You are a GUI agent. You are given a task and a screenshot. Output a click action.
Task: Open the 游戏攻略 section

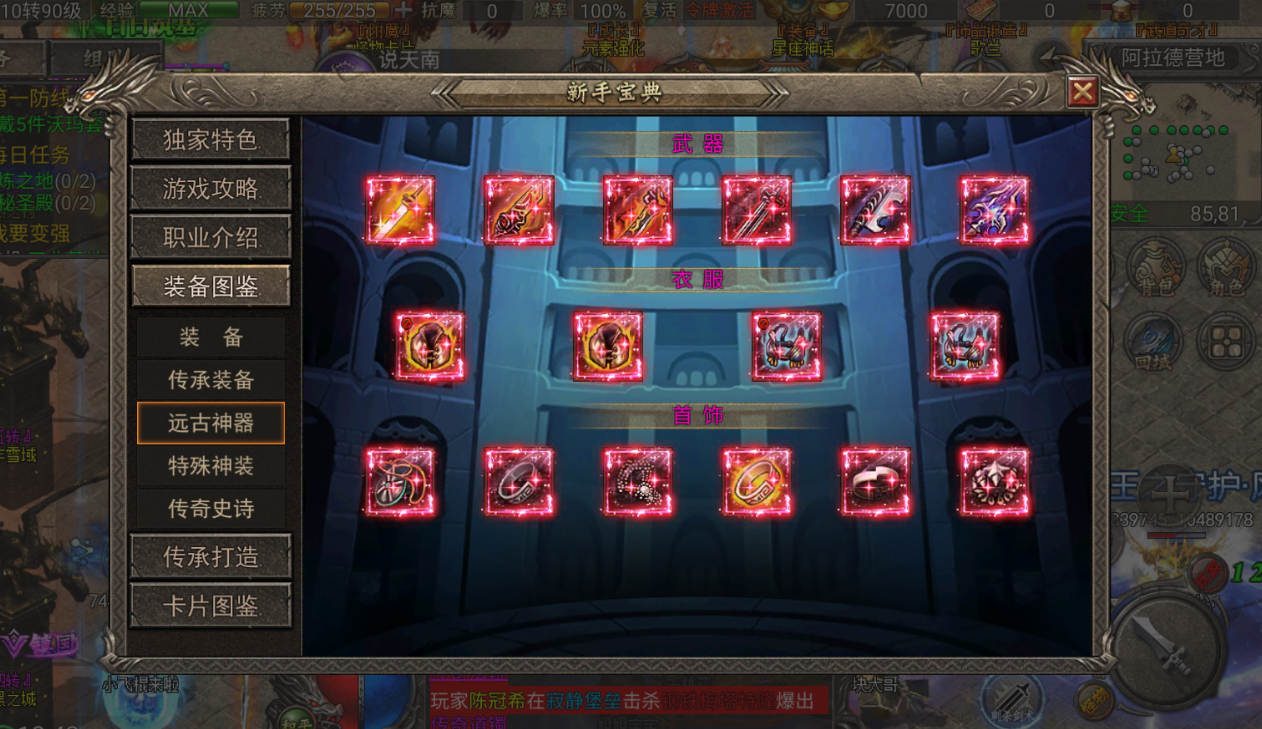210,188
